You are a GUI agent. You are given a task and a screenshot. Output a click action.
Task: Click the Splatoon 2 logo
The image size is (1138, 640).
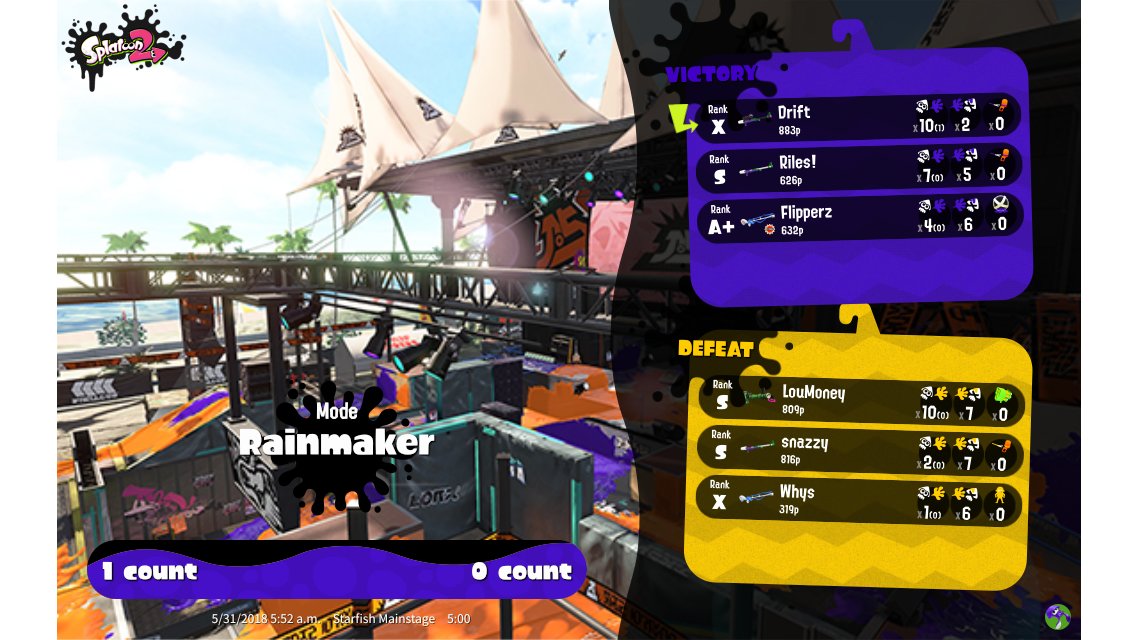tap(124, 47)
